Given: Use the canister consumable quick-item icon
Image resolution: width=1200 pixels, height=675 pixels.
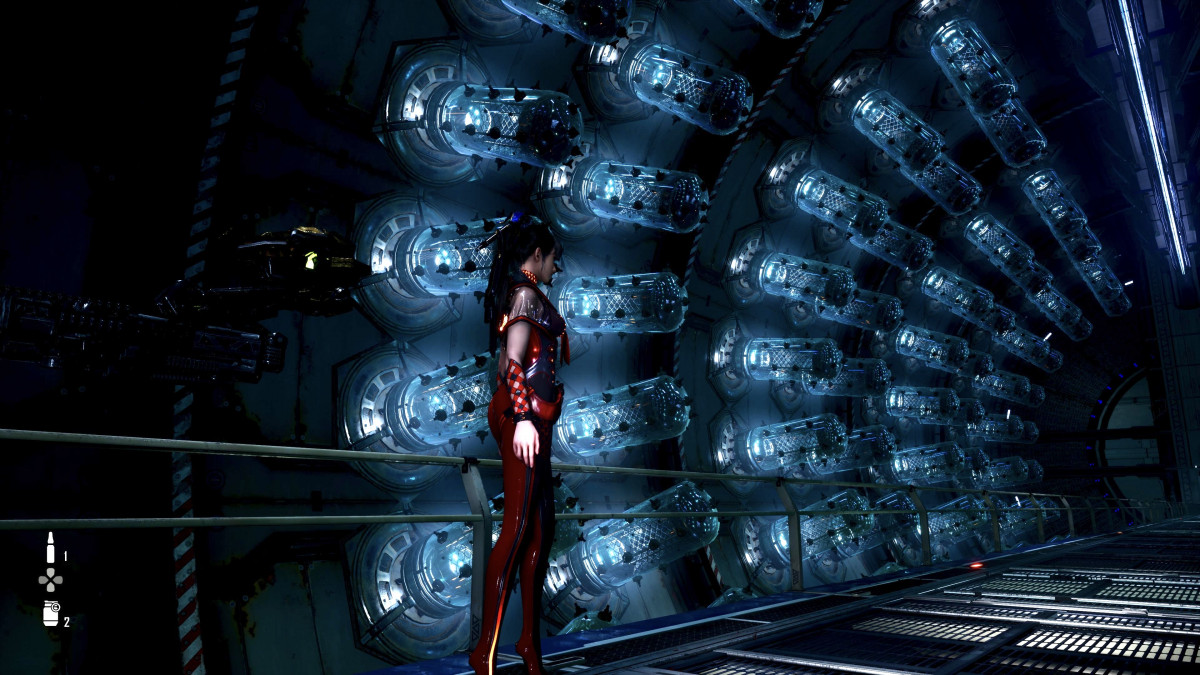Looking at the screenshot, I should [50, 613].
